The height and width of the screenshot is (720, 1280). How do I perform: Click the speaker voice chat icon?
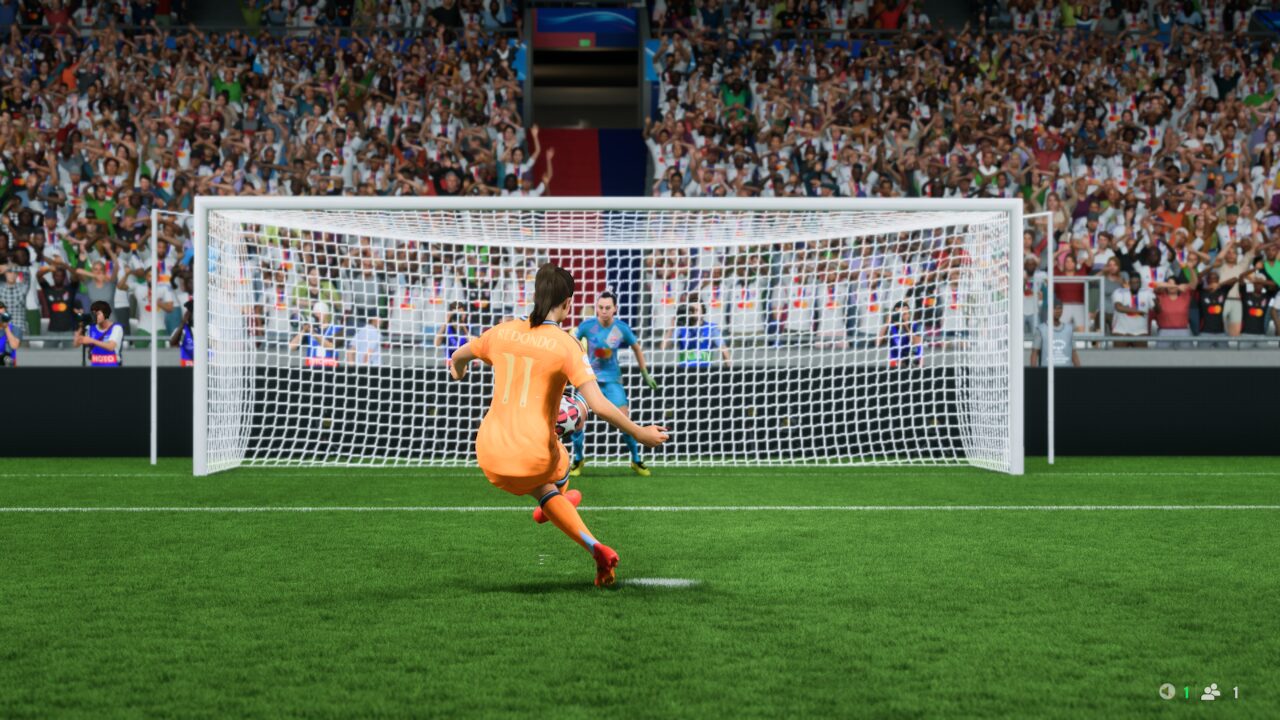tap(1166, 691)
